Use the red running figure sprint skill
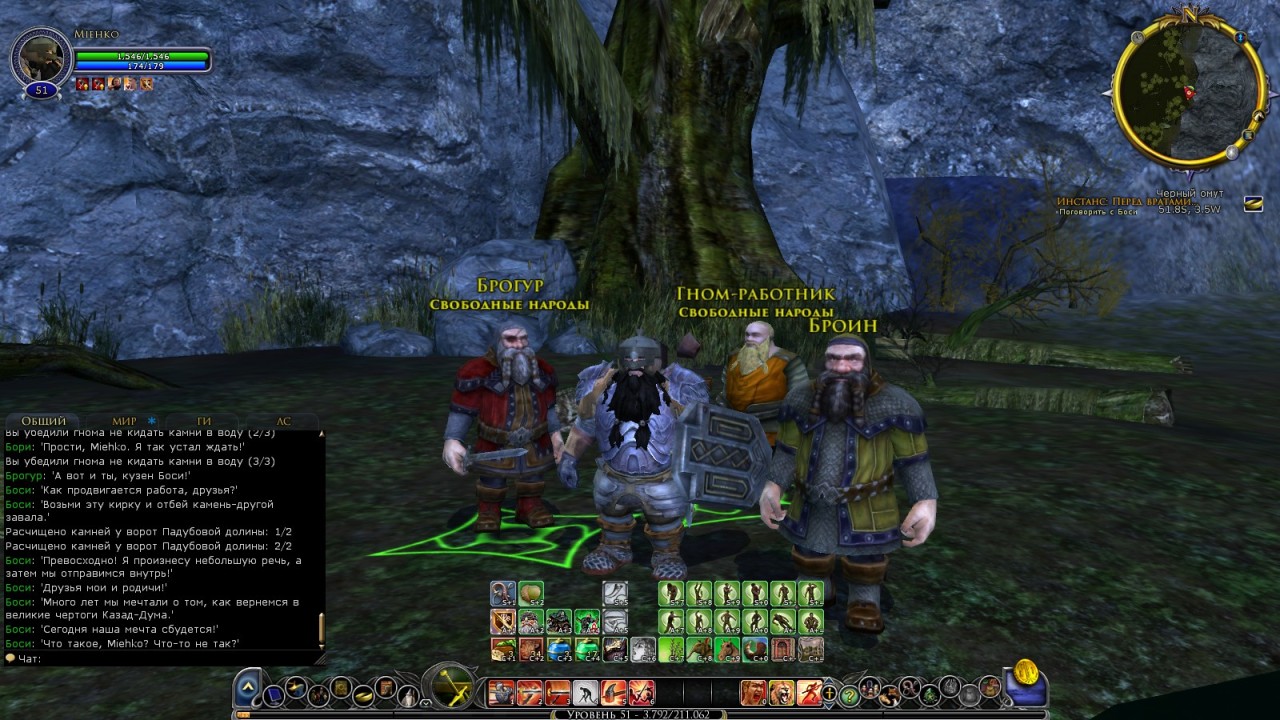 pyautogui.click(x=810, y=691)
